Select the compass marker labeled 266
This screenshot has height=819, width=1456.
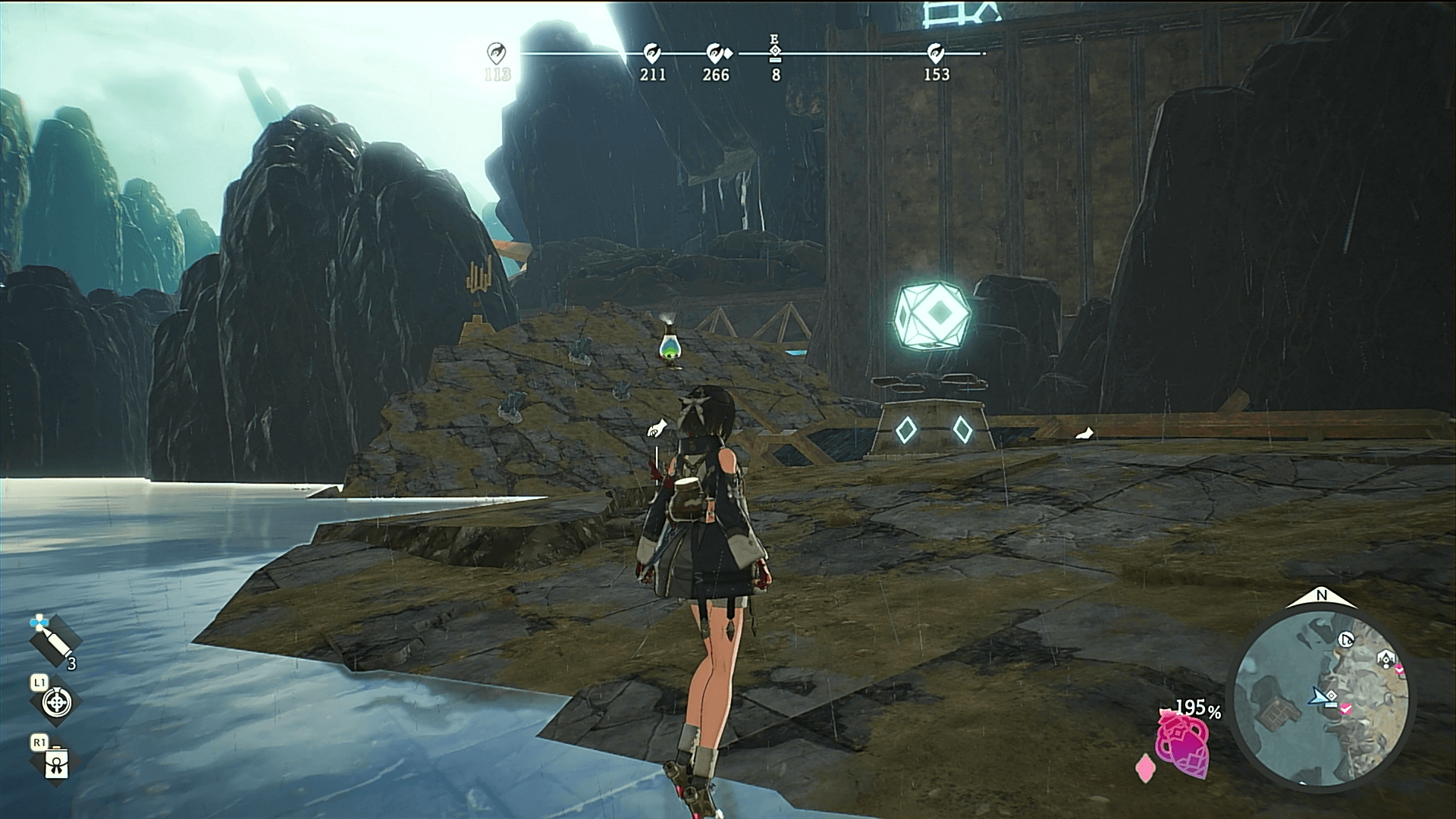pos(715,53)
